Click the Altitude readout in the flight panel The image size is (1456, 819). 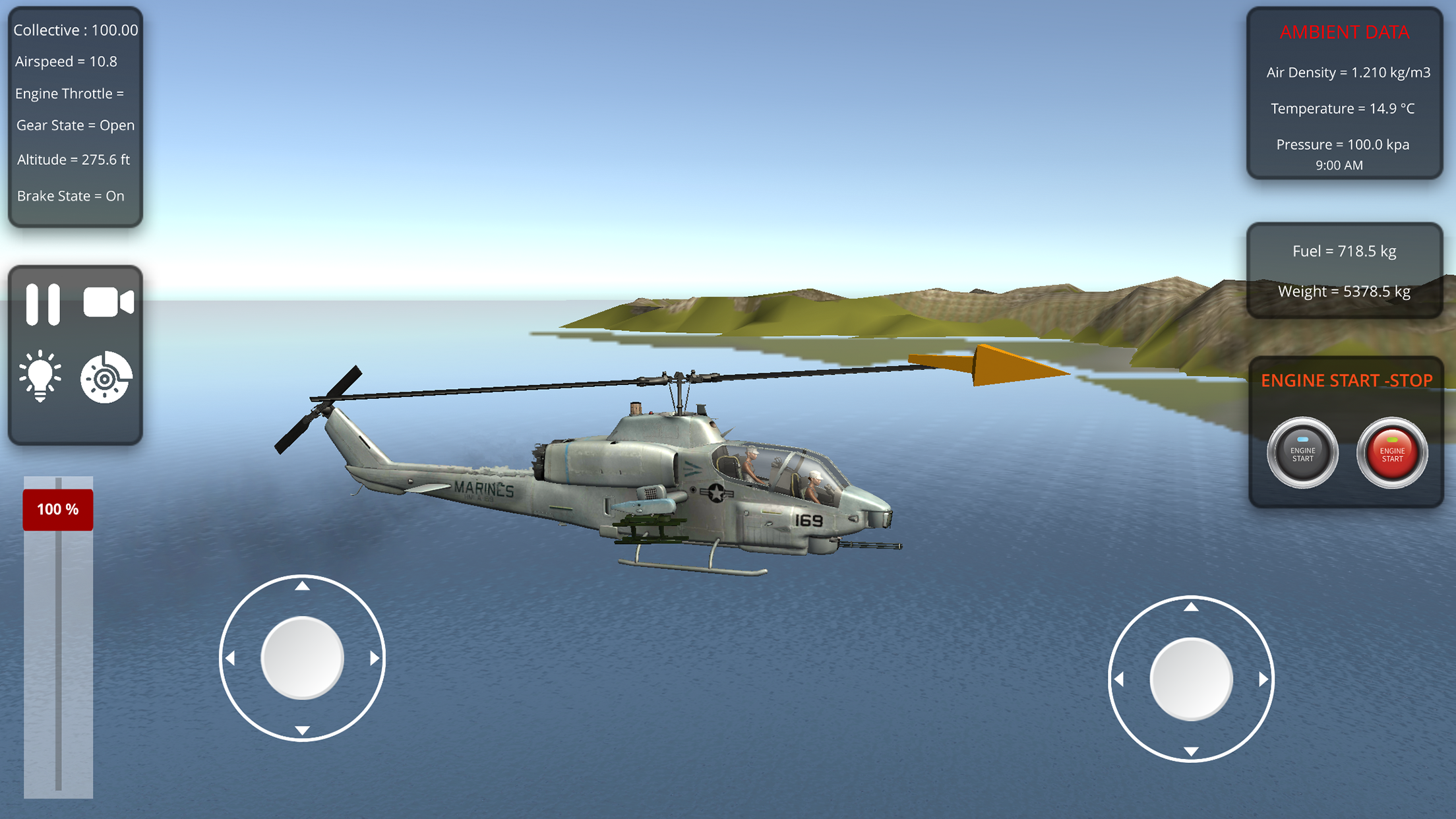pos(73,159)
